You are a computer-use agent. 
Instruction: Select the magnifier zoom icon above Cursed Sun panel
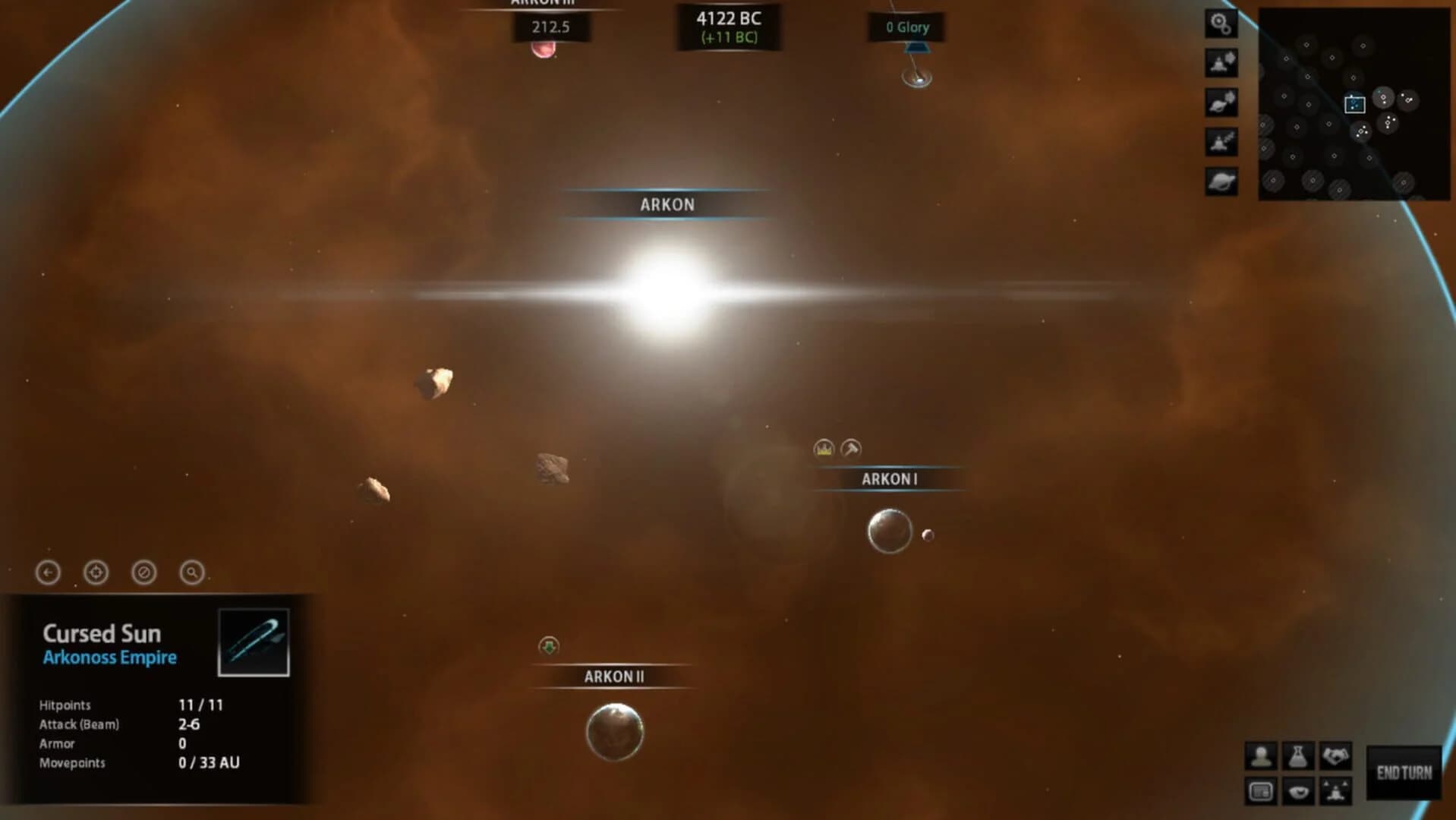pyautogui.click(x=191, y=573)
